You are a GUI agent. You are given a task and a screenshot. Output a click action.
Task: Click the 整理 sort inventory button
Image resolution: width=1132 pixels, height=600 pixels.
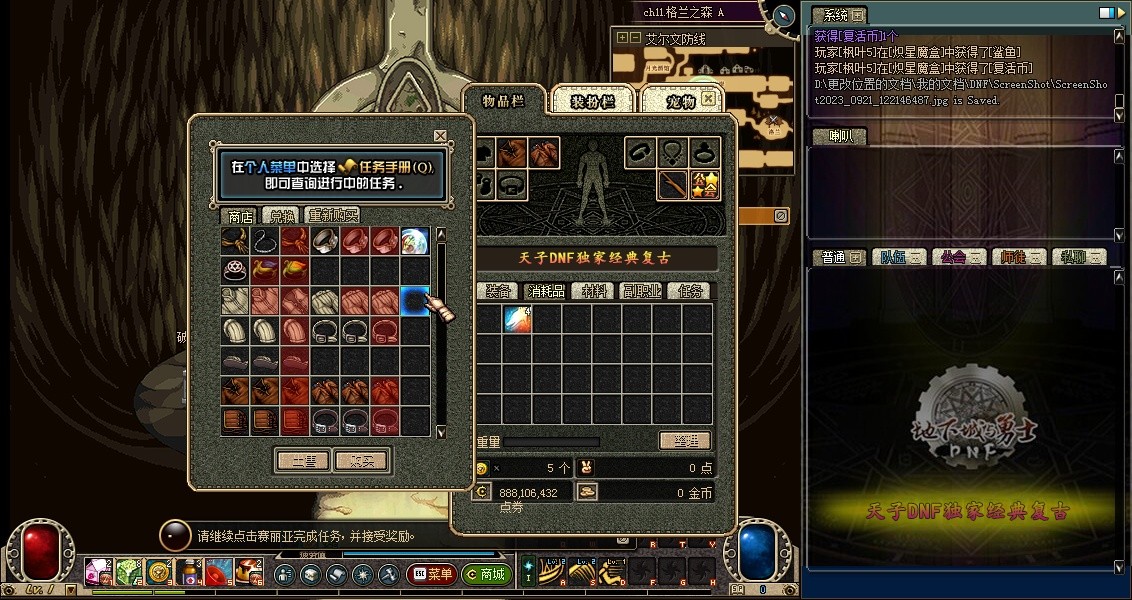(x=685, y=441)
